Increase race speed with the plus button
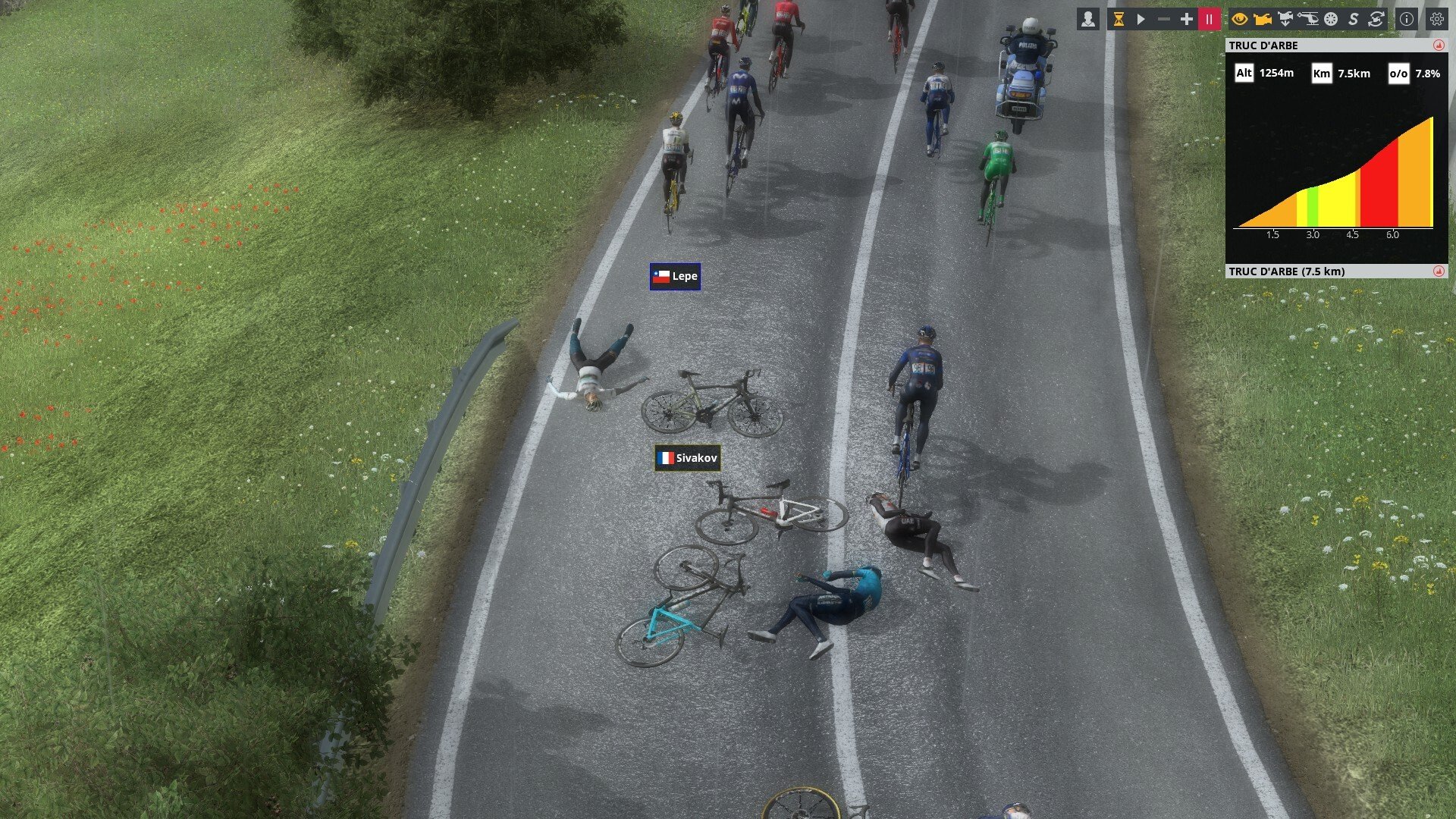The width and height of the screenshot is (1456, 819). pyautogui.click(x=1187, y=20)
